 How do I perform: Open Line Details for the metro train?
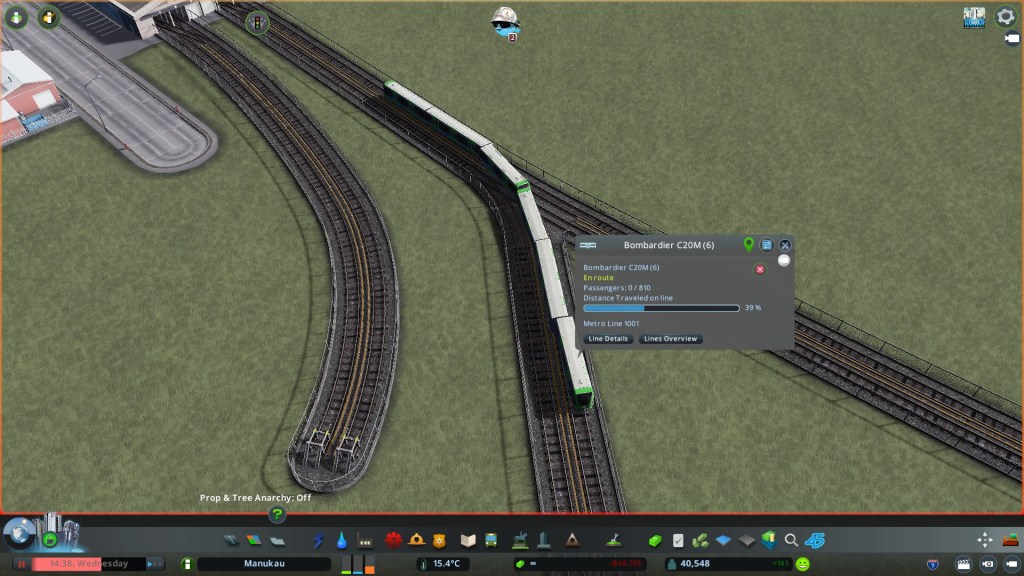tap(608, 339)
